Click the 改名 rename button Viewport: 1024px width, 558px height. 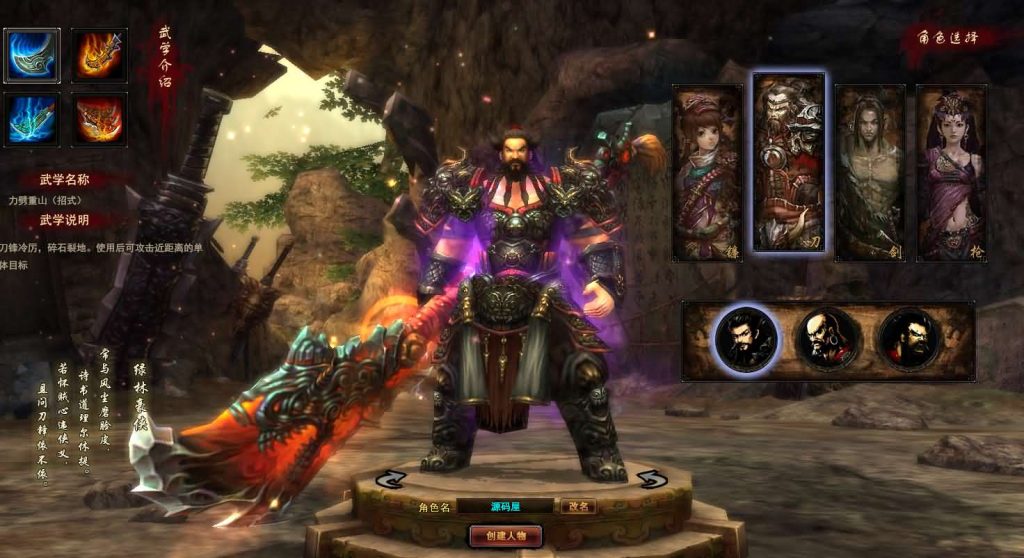pyautogui.click(x=578, y=507)
